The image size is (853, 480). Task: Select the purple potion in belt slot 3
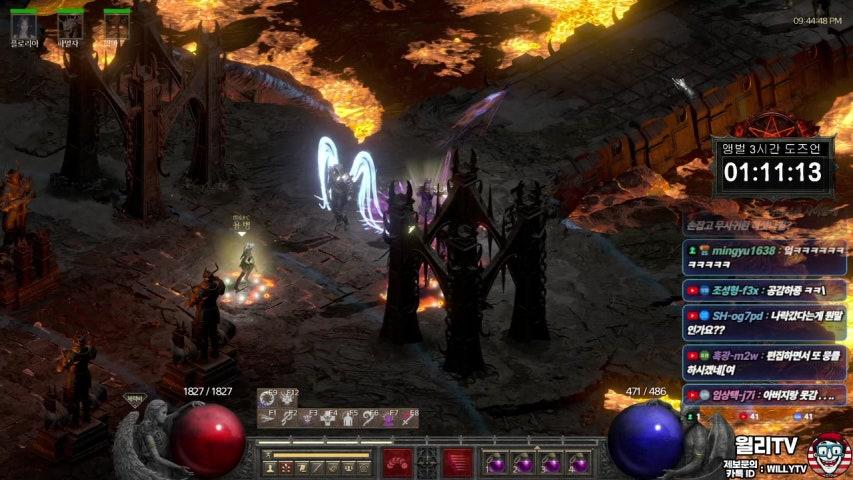[x=550, y=463]
